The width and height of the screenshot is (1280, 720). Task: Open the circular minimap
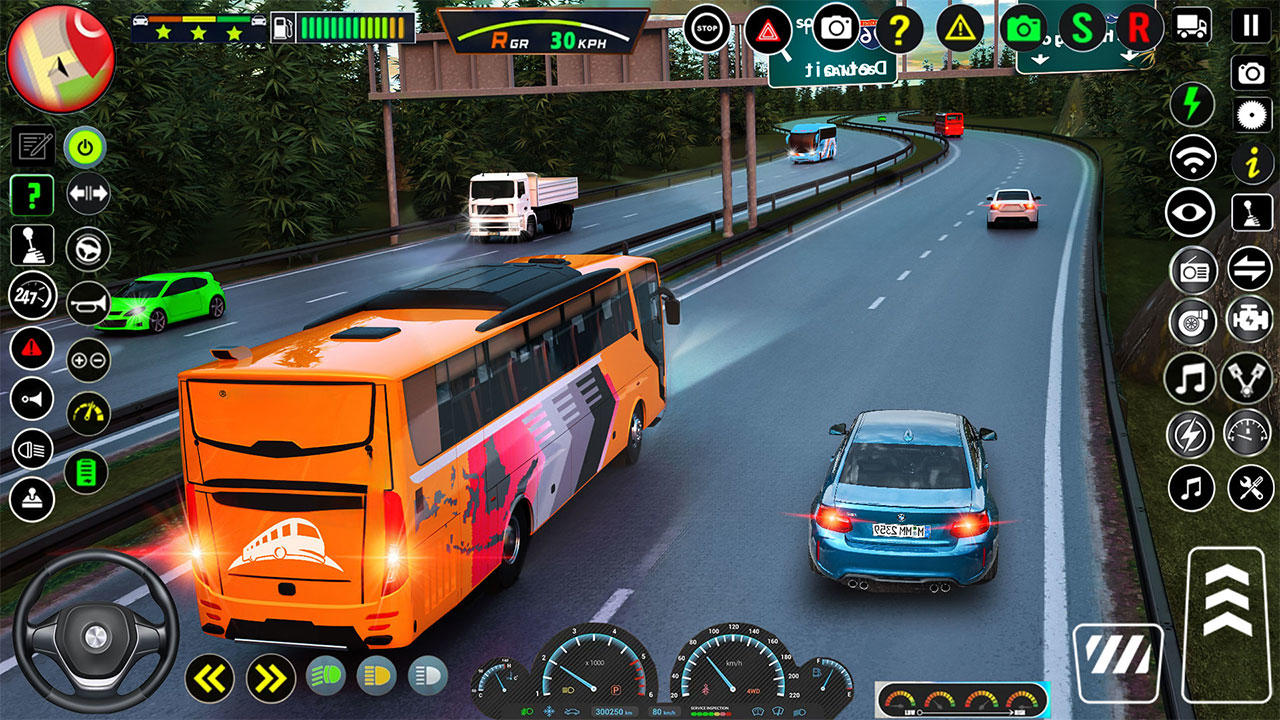(x=61, y=59)
